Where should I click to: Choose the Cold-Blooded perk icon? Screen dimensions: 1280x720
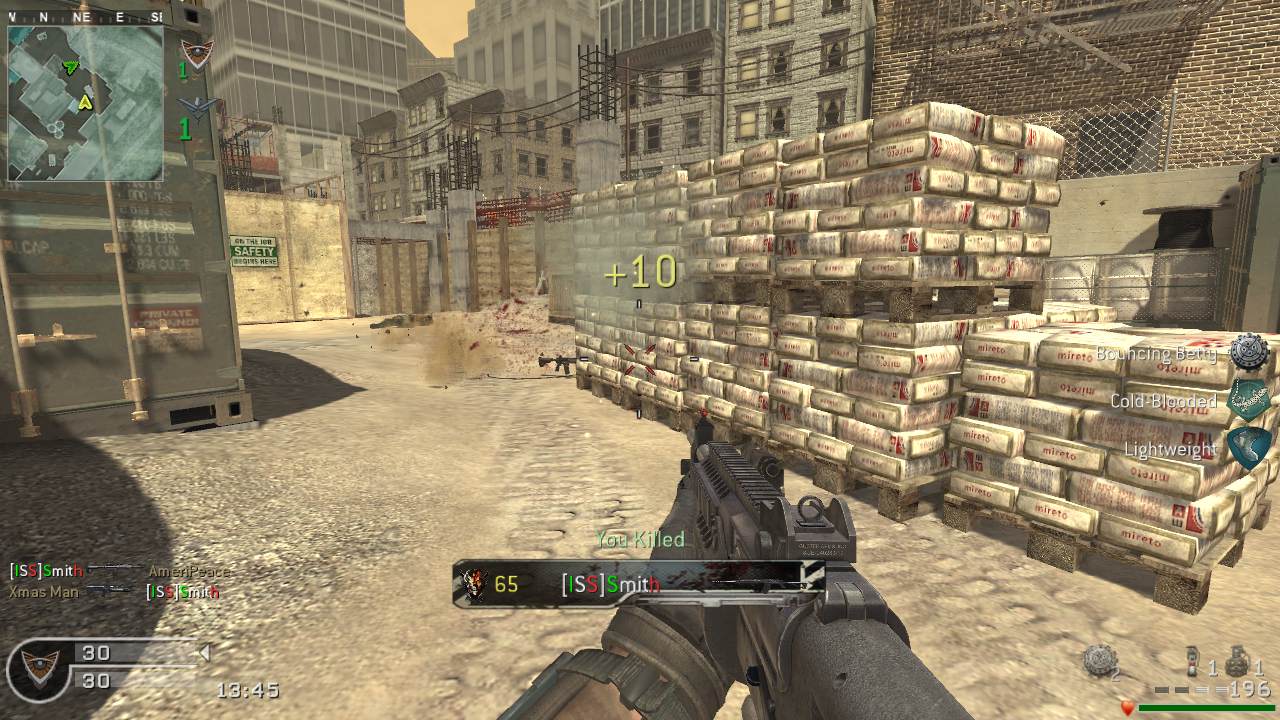1248,400
